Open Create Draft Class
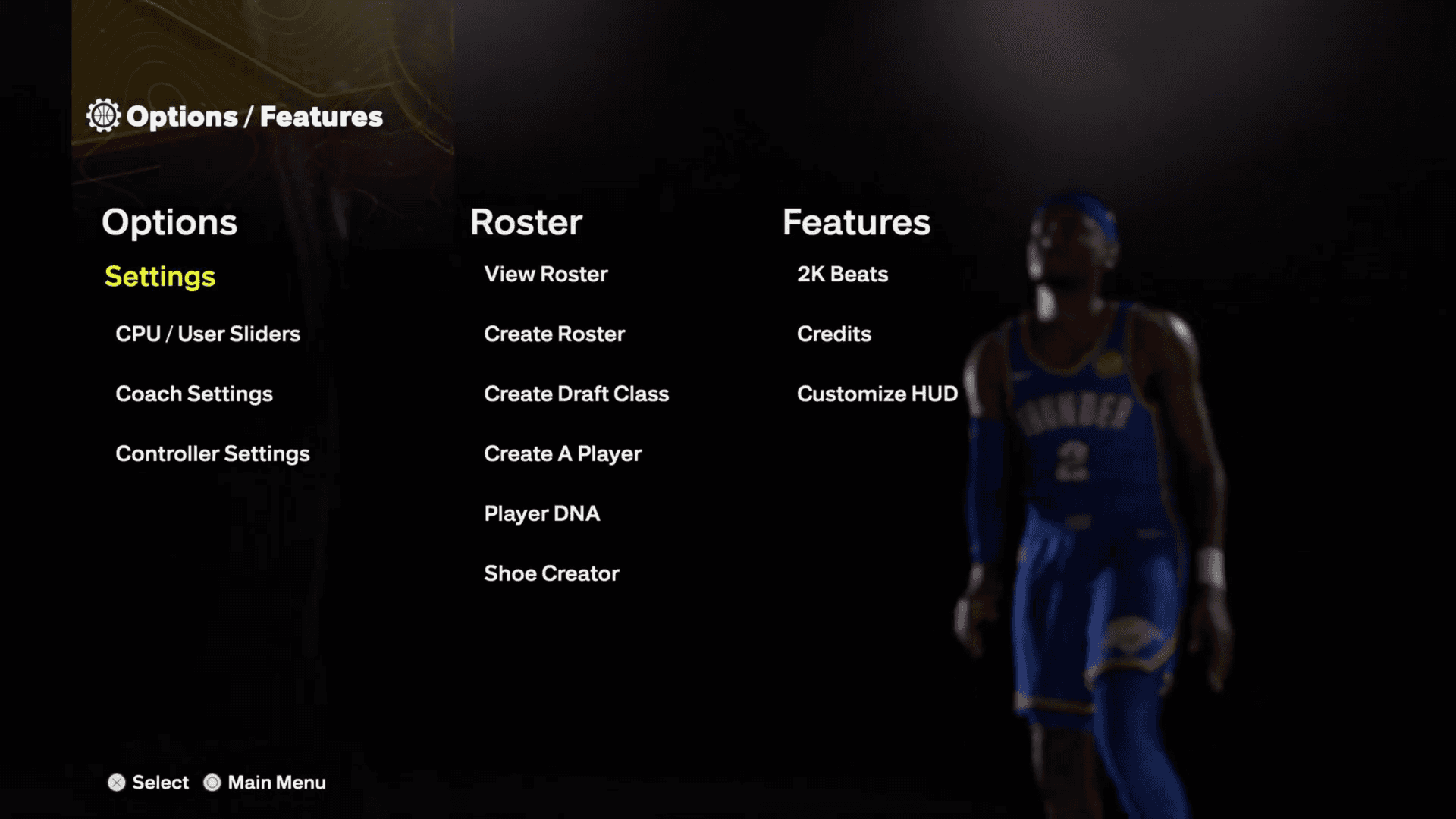Viewport: 1456px width, 819px height. coord(576,394)
